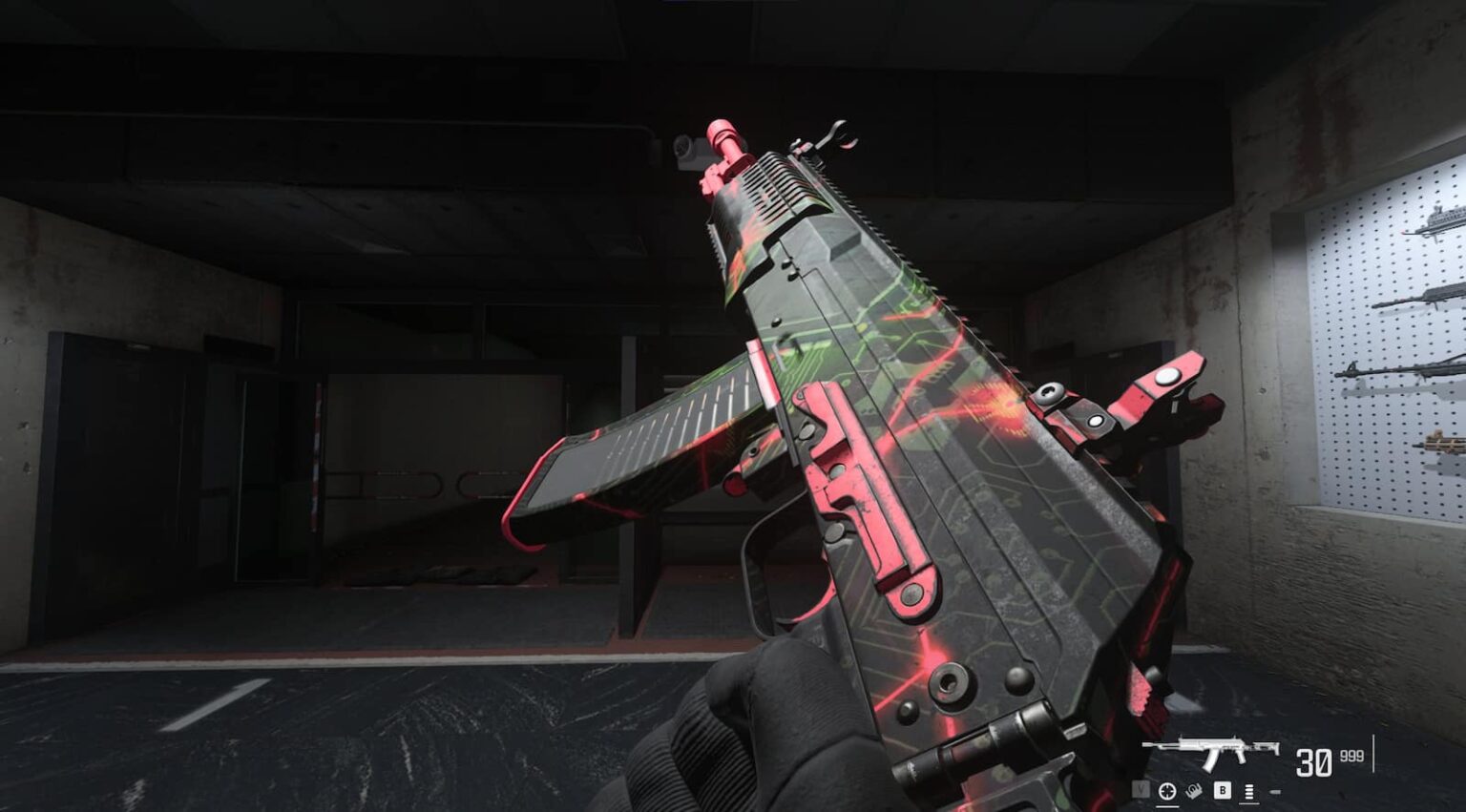The image size is (1466, 812).
Task: Click the stacked ammunition munitions icon
Action: coord(1248,791)
